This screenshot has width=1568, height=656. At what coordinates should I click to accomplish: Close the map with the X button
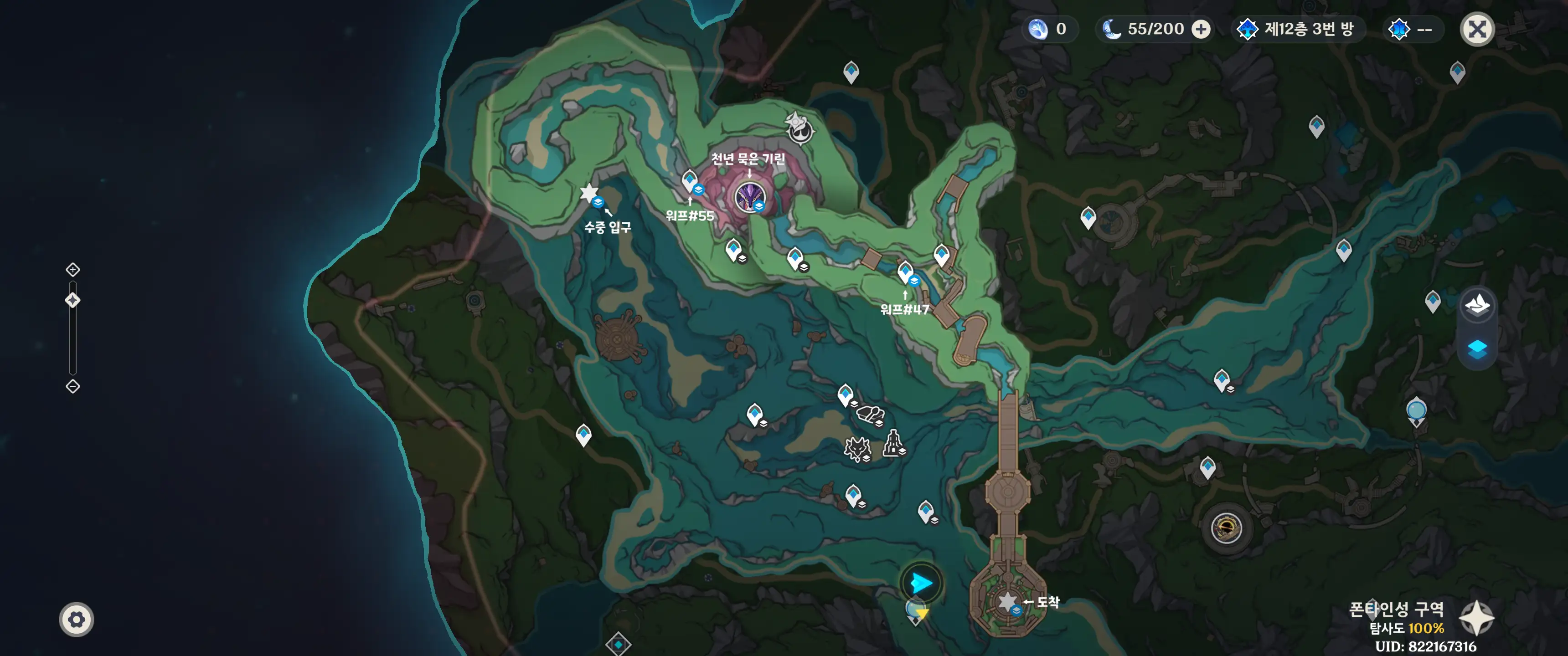[x=1477, y=29]
